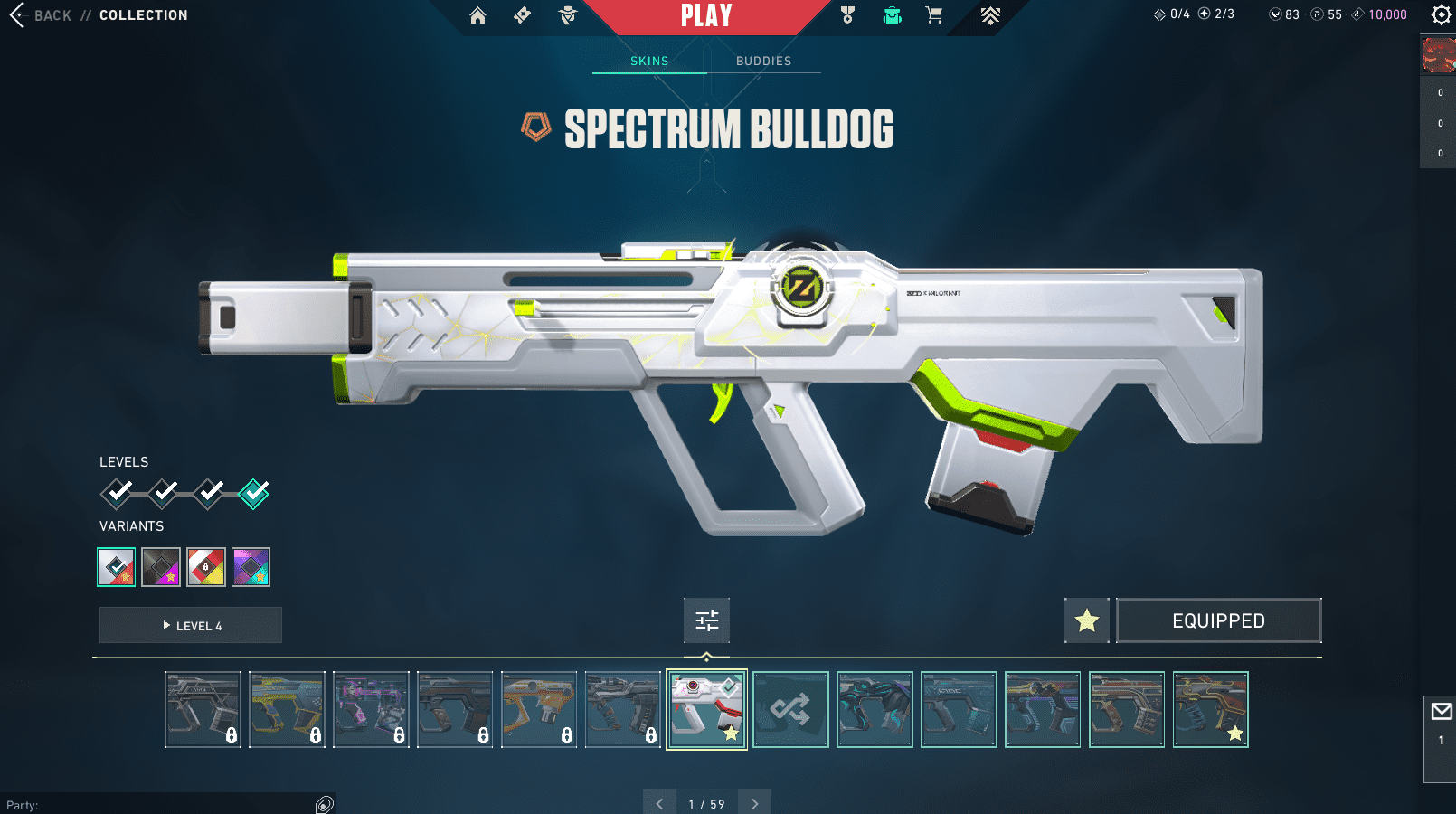The height and width of the screenshot is (814, 1456).
Task: Open the home screen via house icon
Action: (477, 15)
